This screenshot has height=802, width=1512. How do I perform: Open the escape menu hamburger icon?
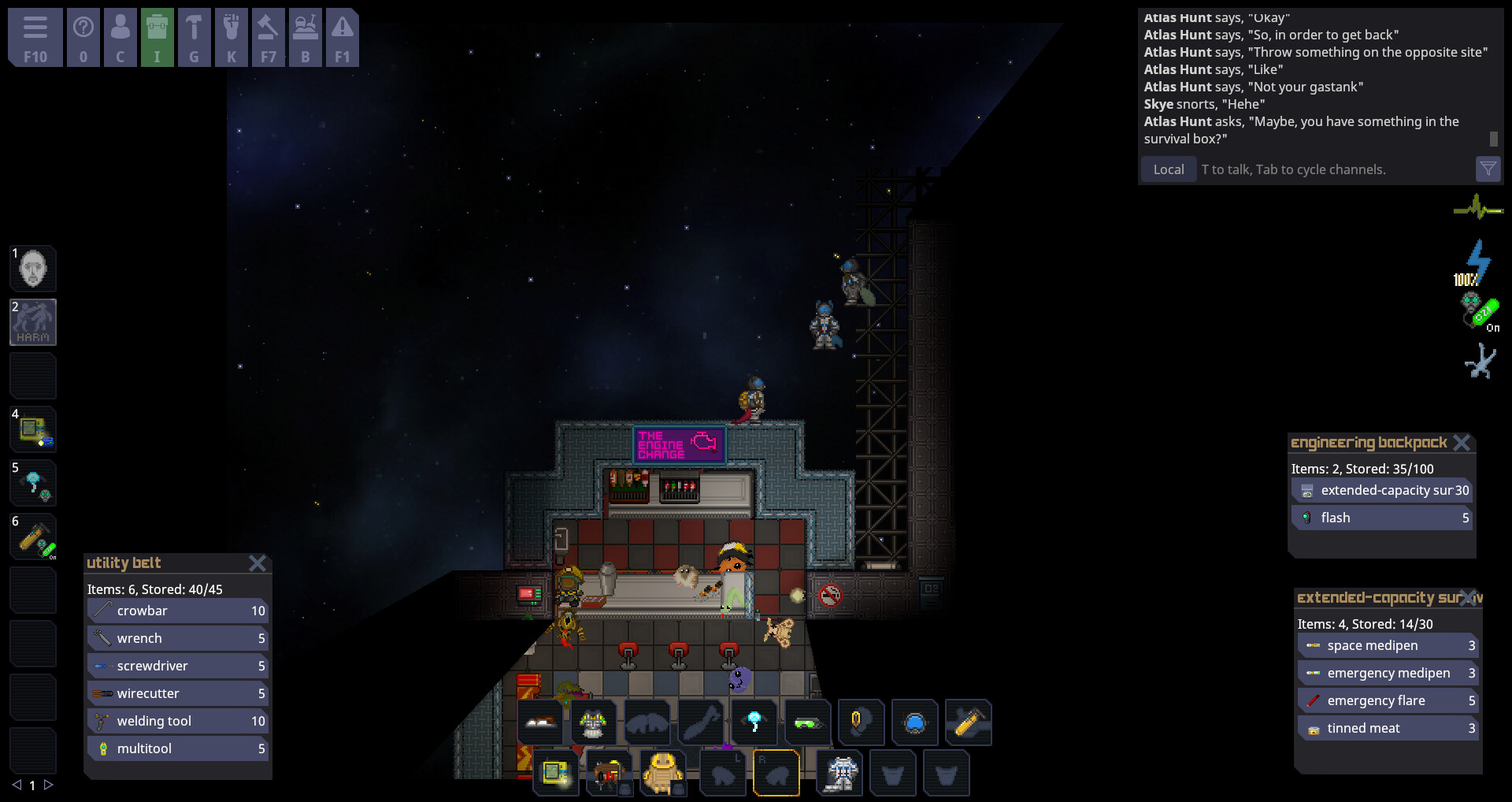tap(35, 35)
